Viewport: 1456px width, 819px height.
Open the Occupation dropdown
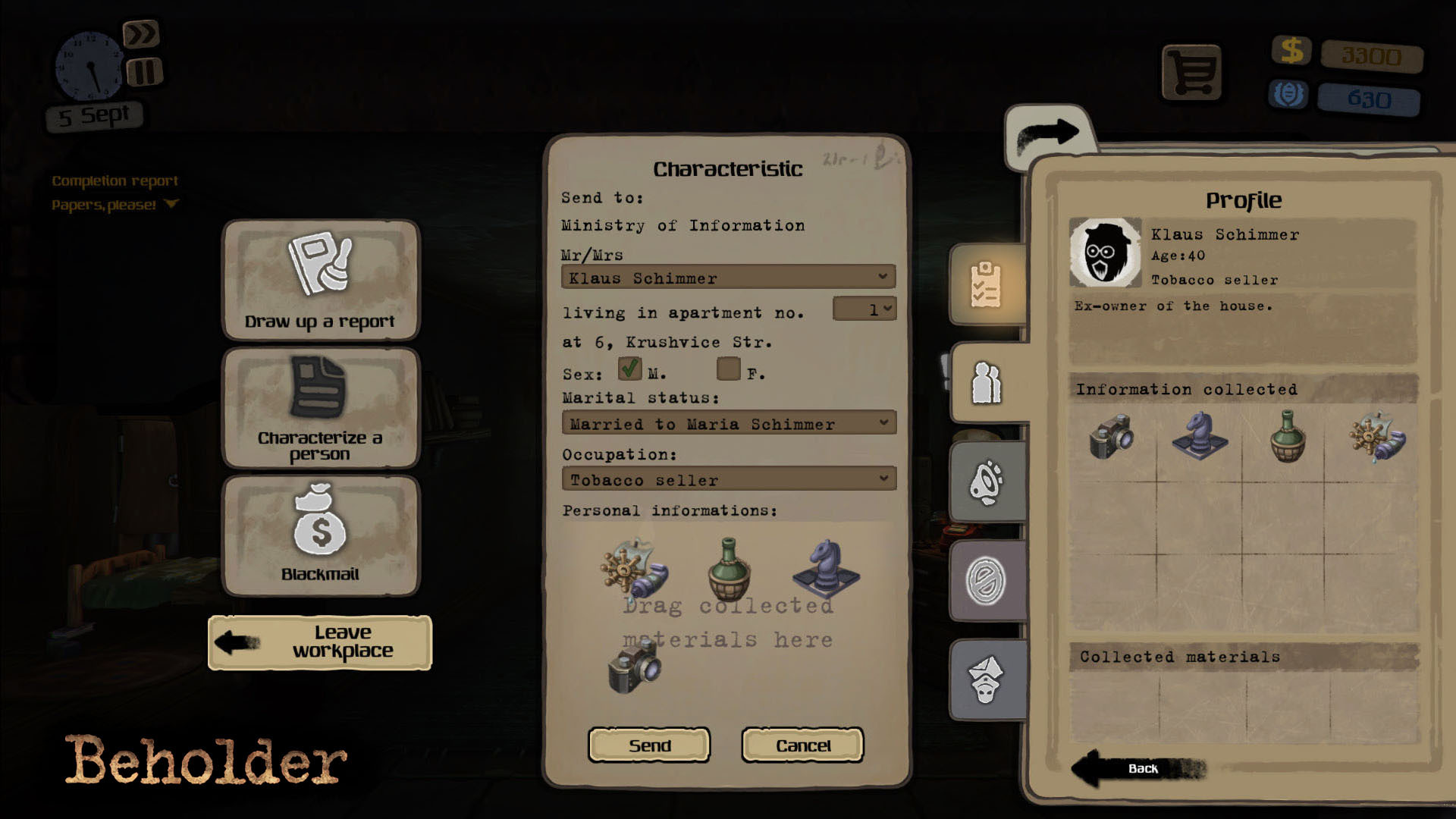point(726,479)
